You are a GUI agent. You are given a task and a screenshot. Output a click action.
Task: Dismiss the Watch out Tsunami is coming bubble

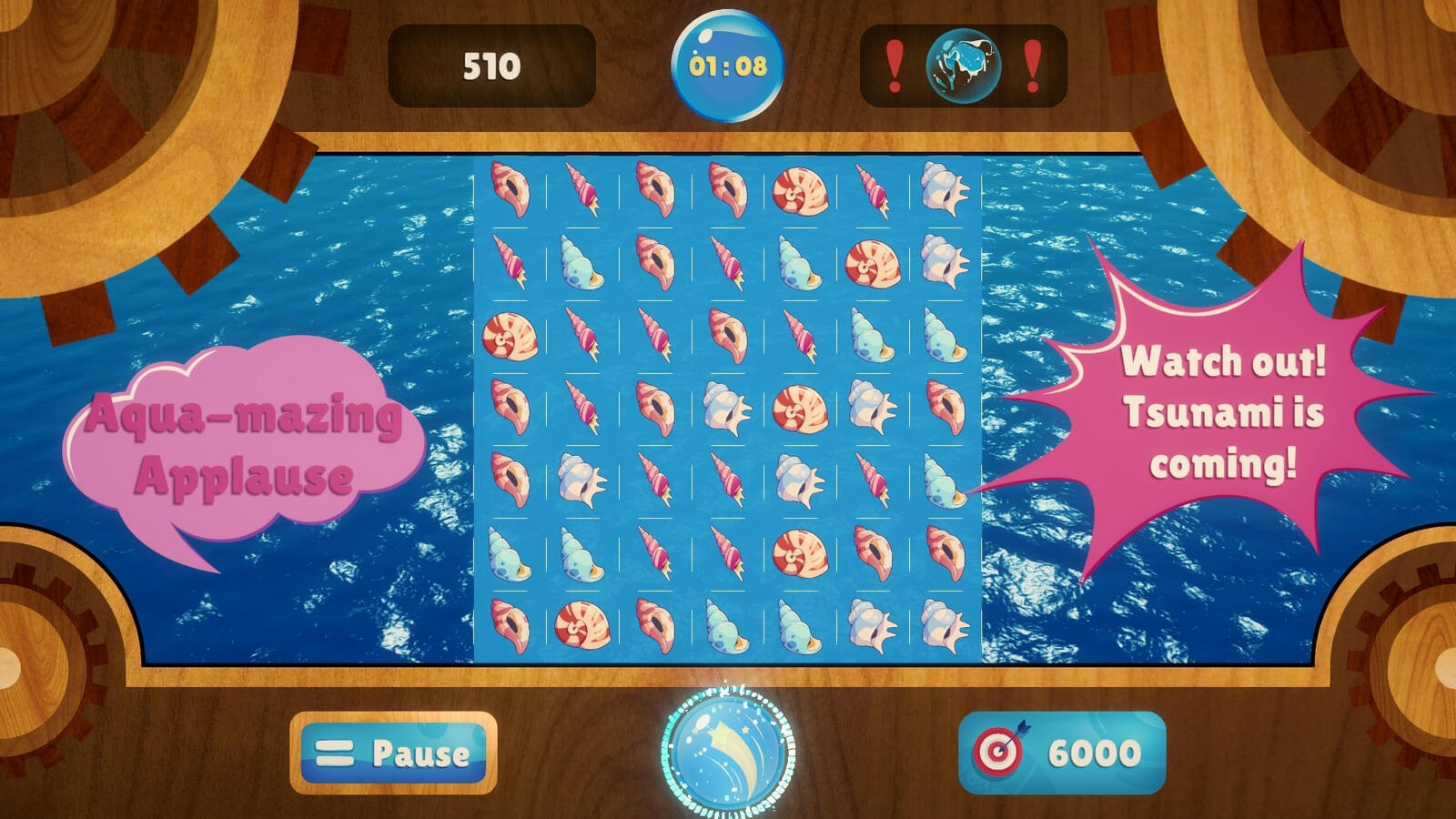1226,415
